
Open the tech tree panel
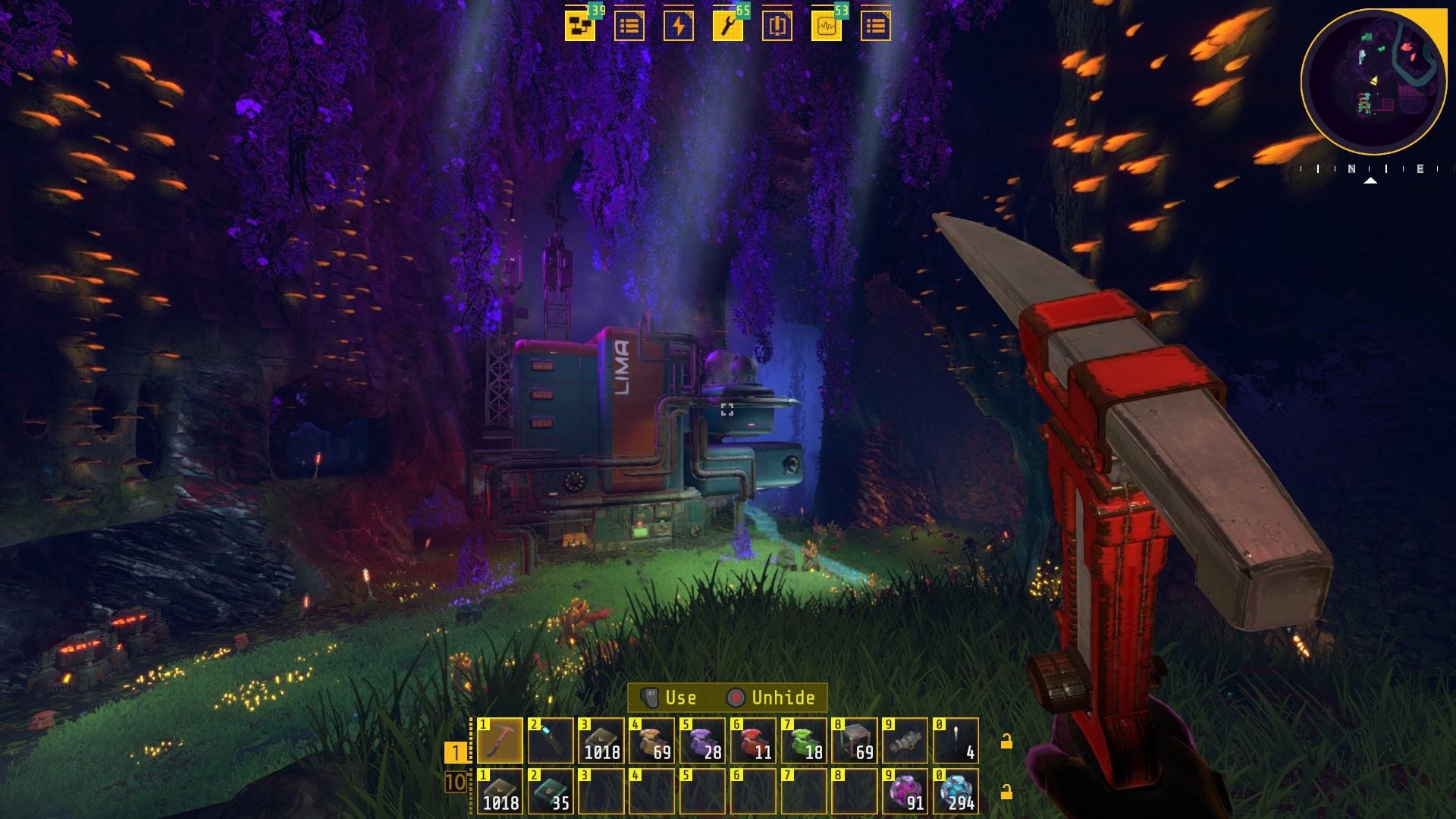point(580,25)
